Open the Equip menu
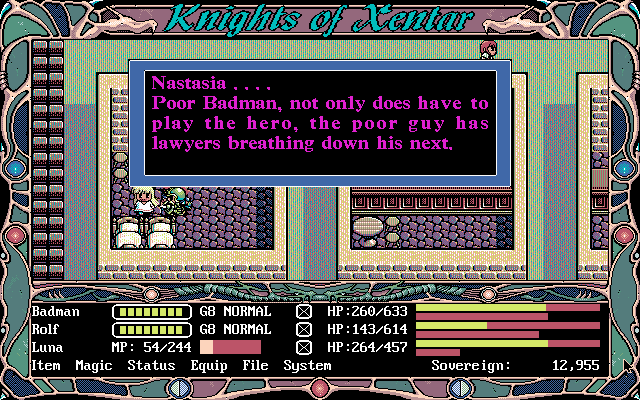640x400 pixels. tap(210, 366)
